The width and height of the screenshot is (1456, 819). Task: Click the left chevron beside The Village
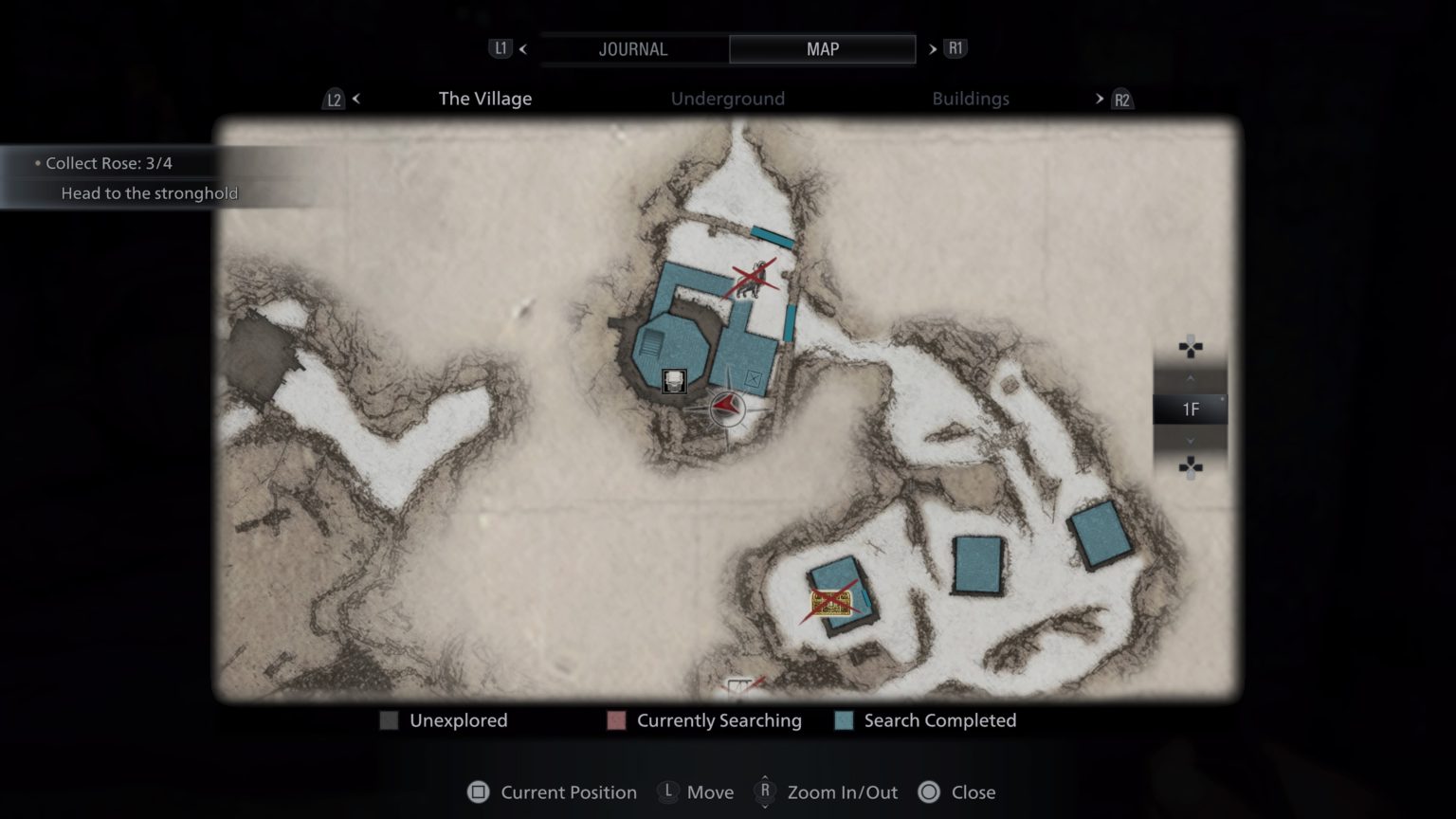point(355,99)
